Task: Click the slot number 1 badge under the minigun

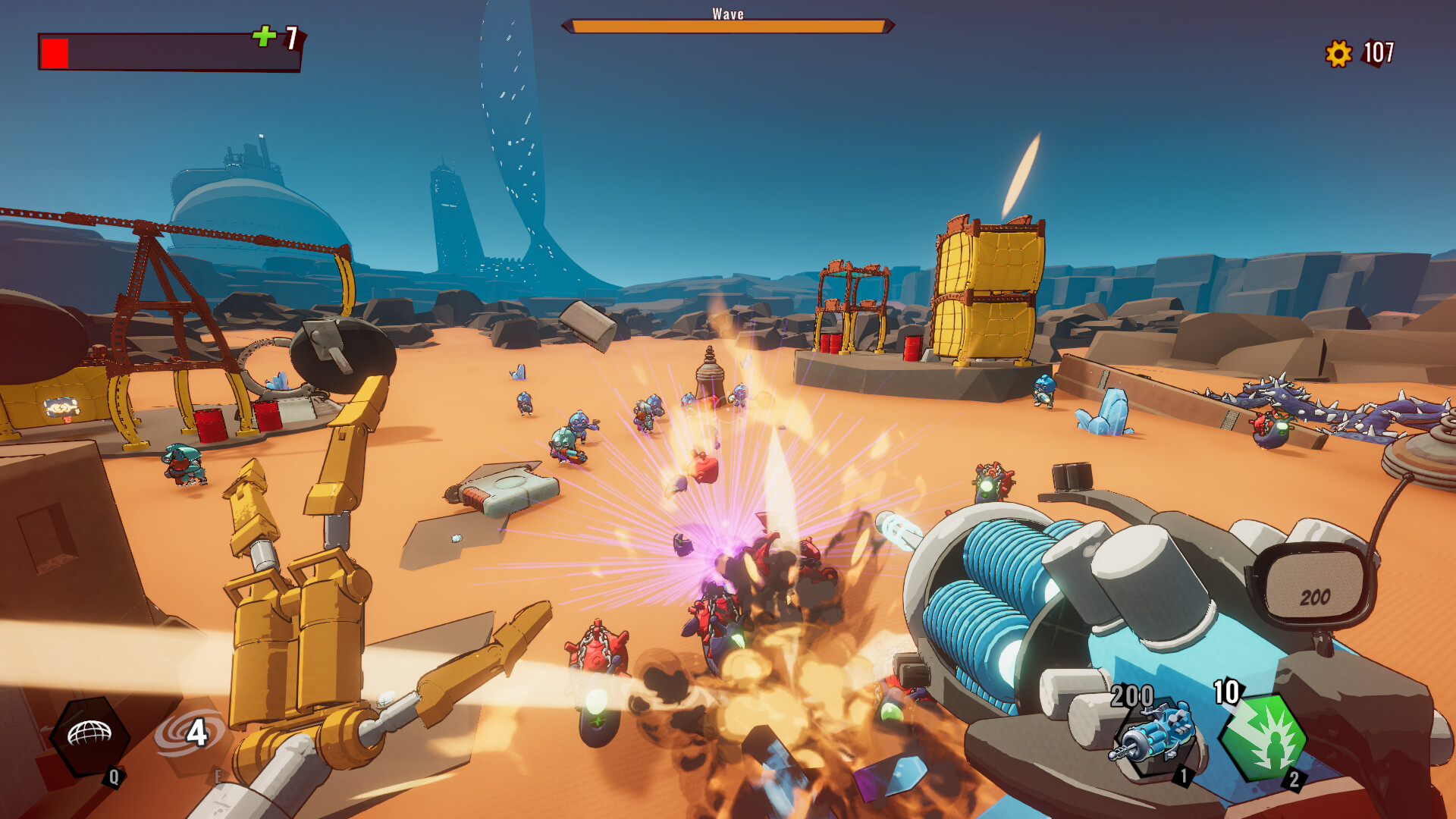Action: tap(1185, 777)
